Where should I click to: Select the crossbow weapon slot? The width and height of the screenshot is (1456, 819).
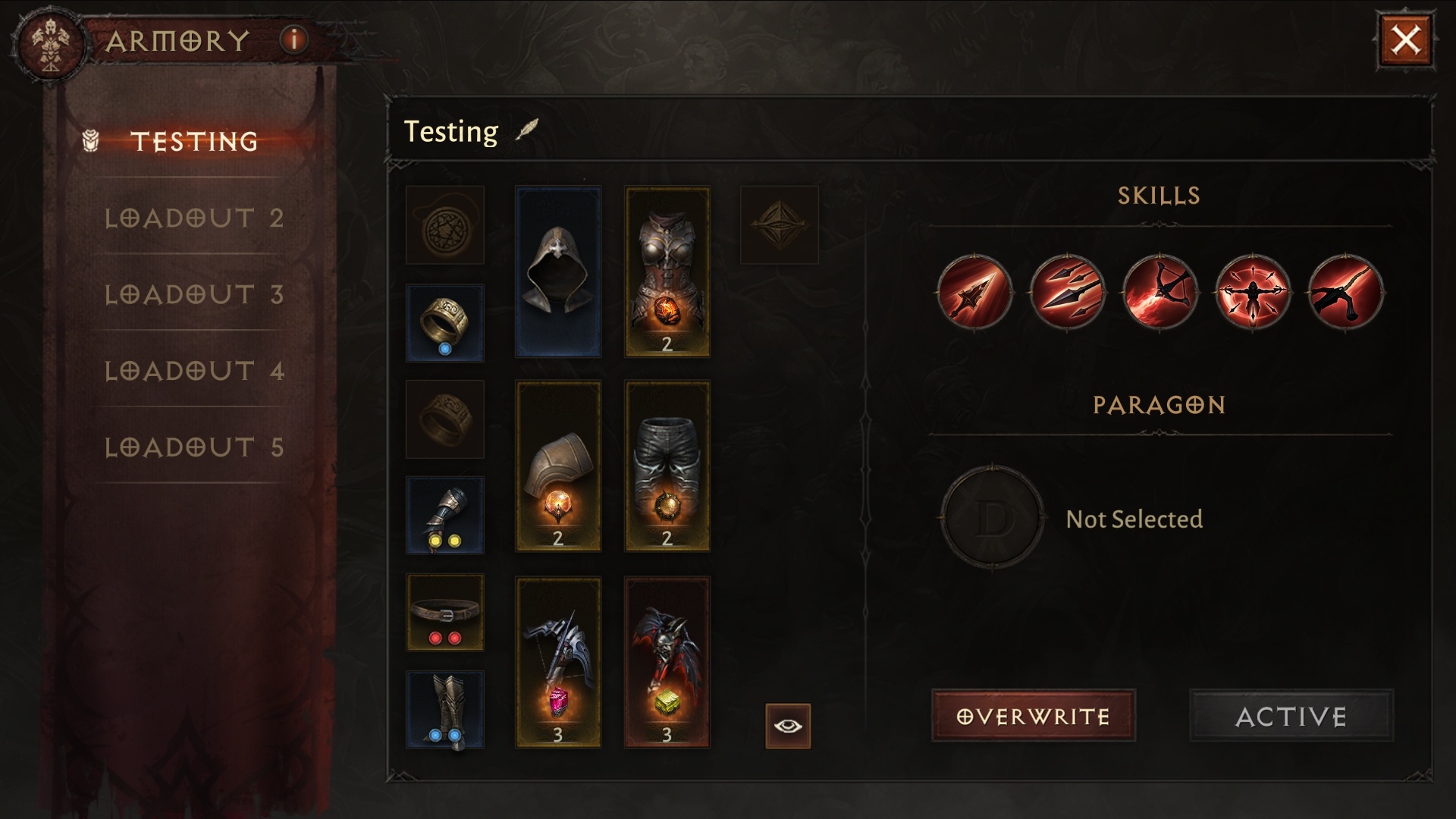tap(558, 662)
